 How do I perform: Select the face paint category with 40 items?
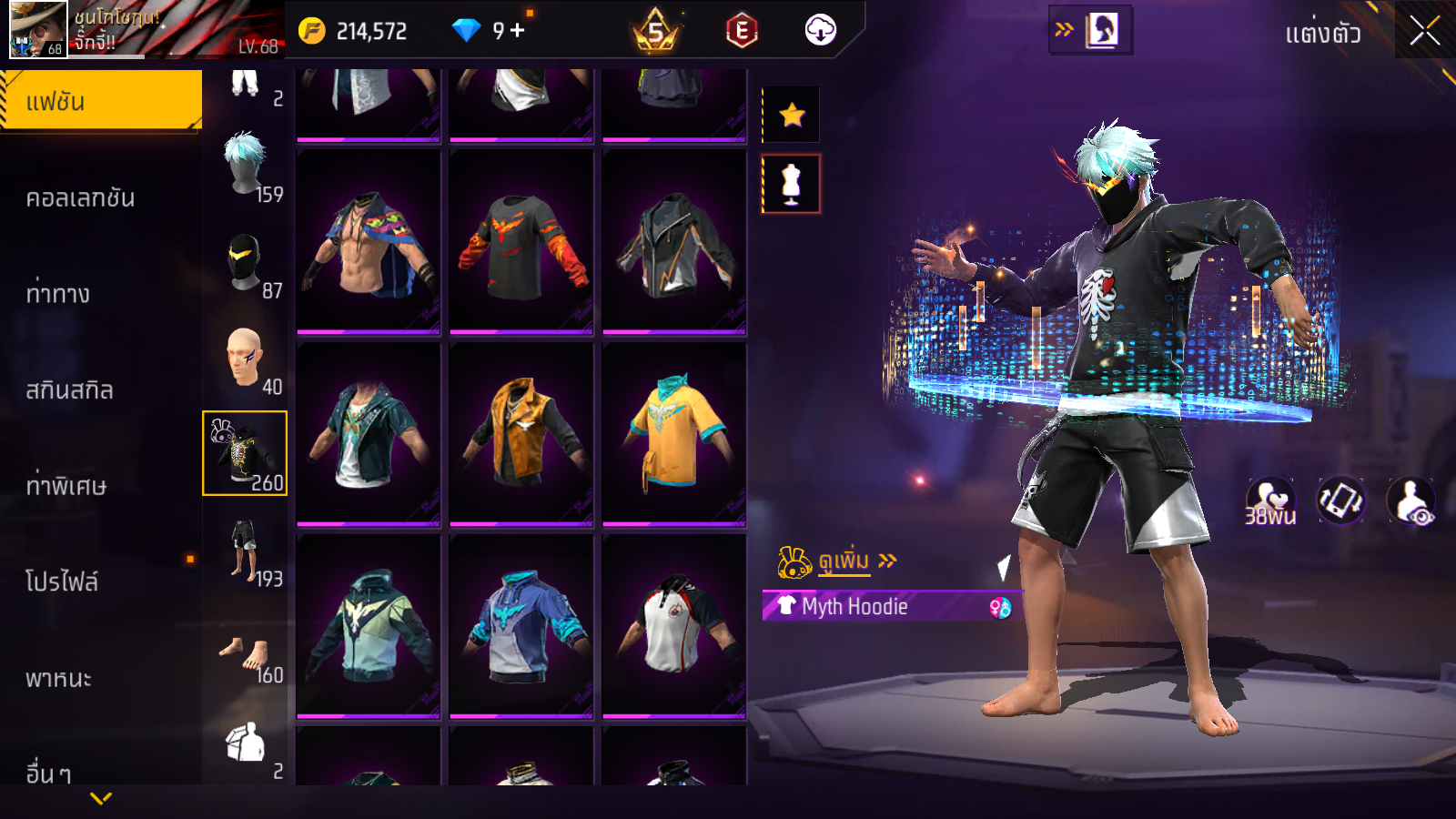[246, 359]
